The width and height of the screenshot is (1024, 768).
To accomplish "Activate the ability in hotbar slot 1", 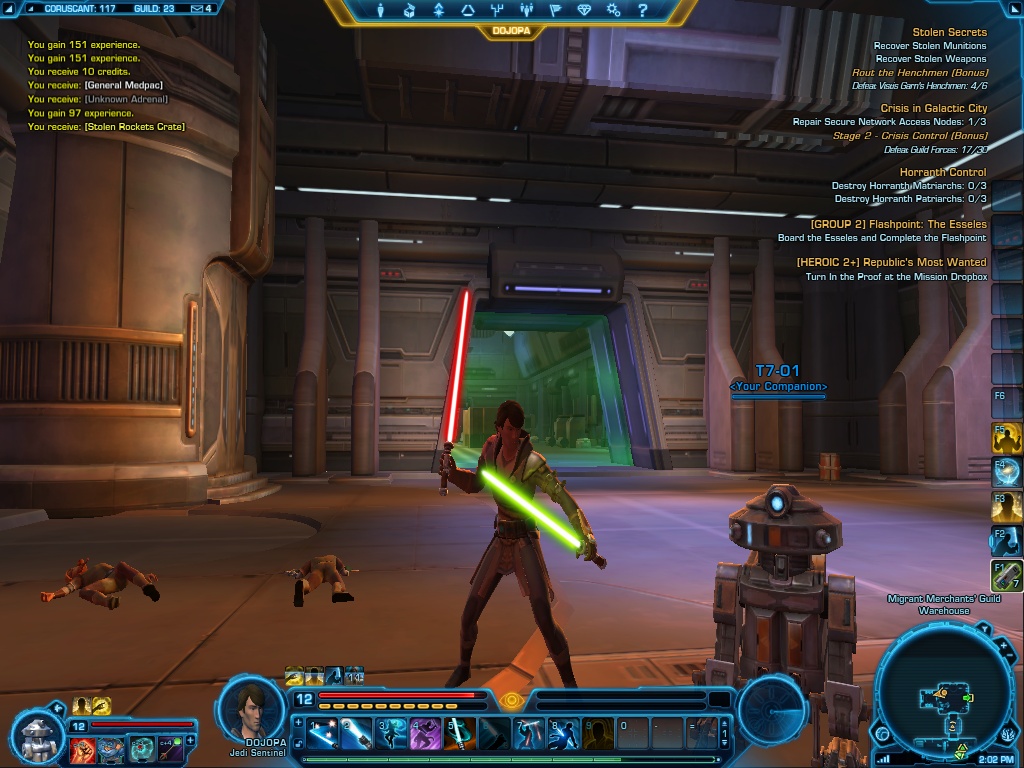I will (322, 734).
